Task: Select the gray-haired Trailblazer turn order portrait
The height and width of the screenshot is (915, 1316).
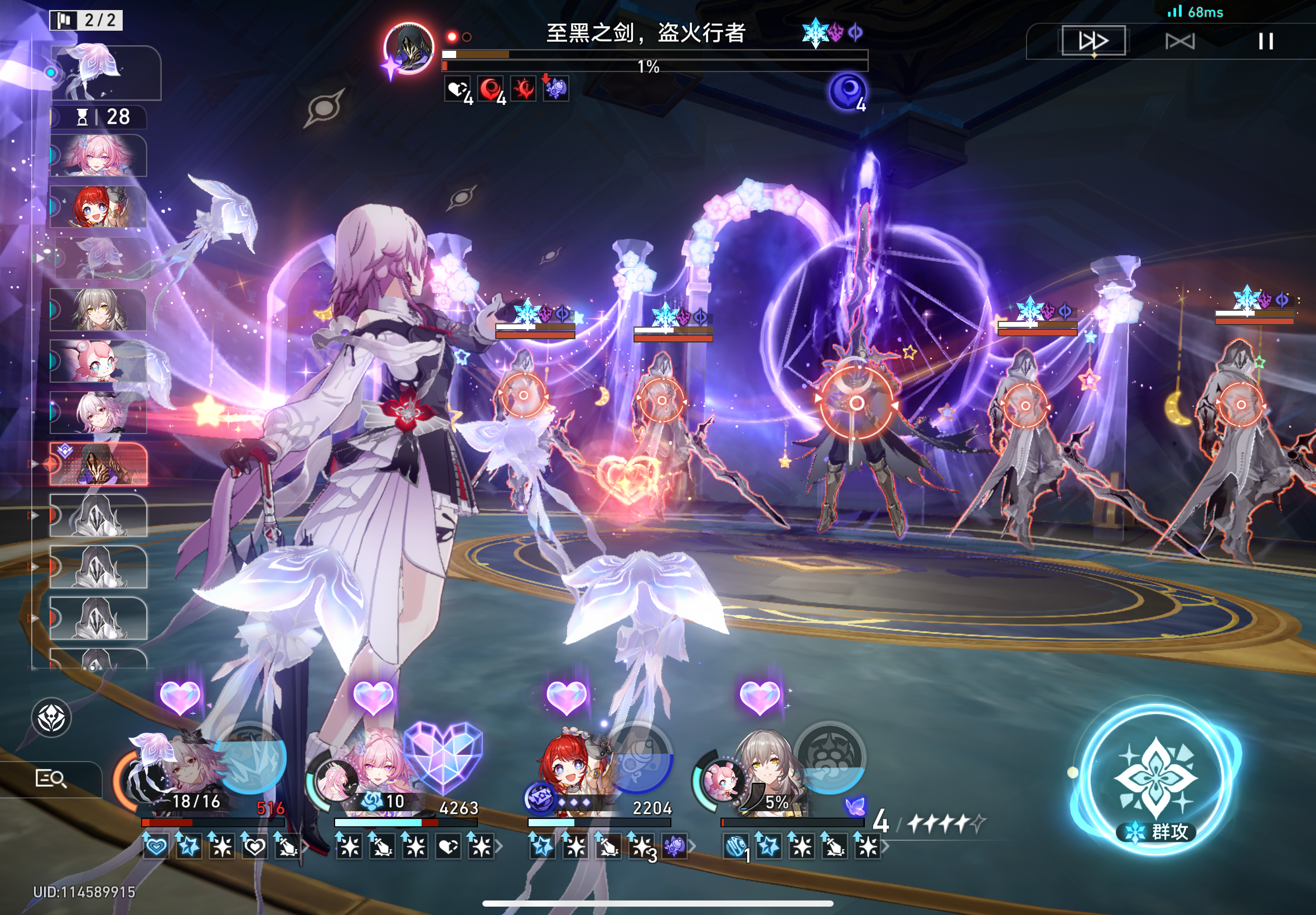Action: tap(98, 310)
